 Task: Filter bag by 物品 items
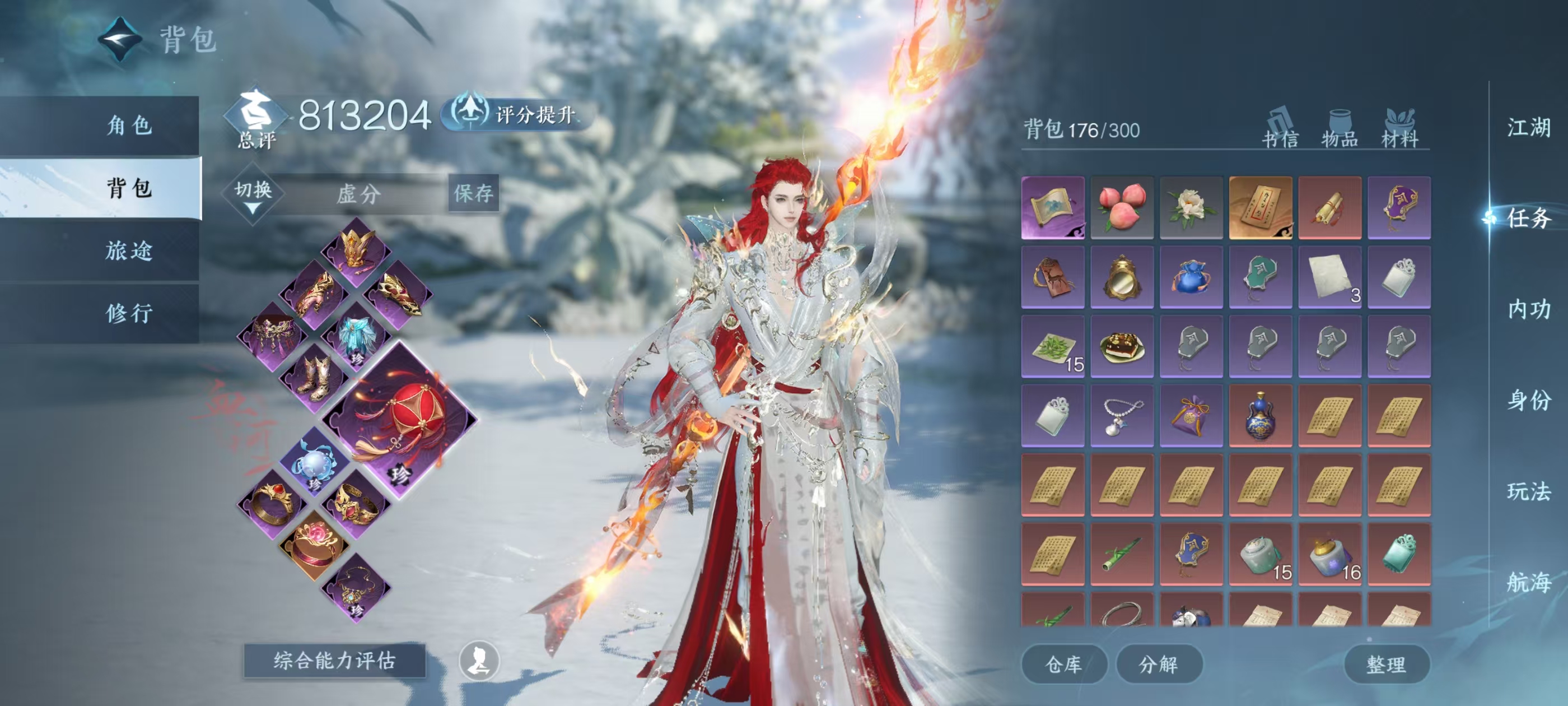click(1339, 130)
